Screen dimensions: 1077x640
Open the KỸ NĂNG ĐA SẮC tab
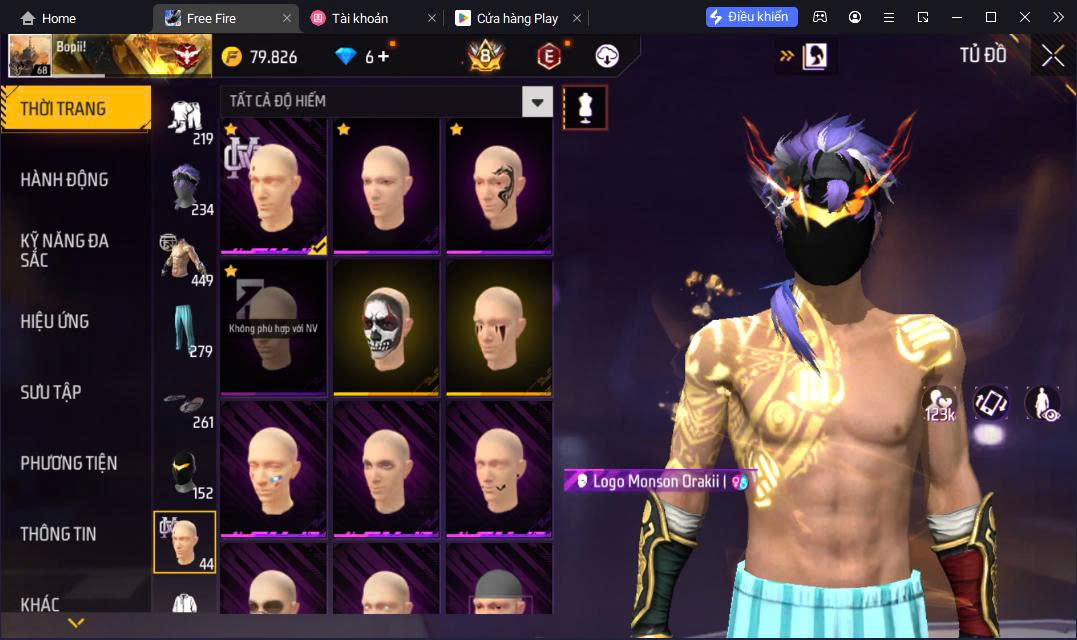click(x=65, y=250)
